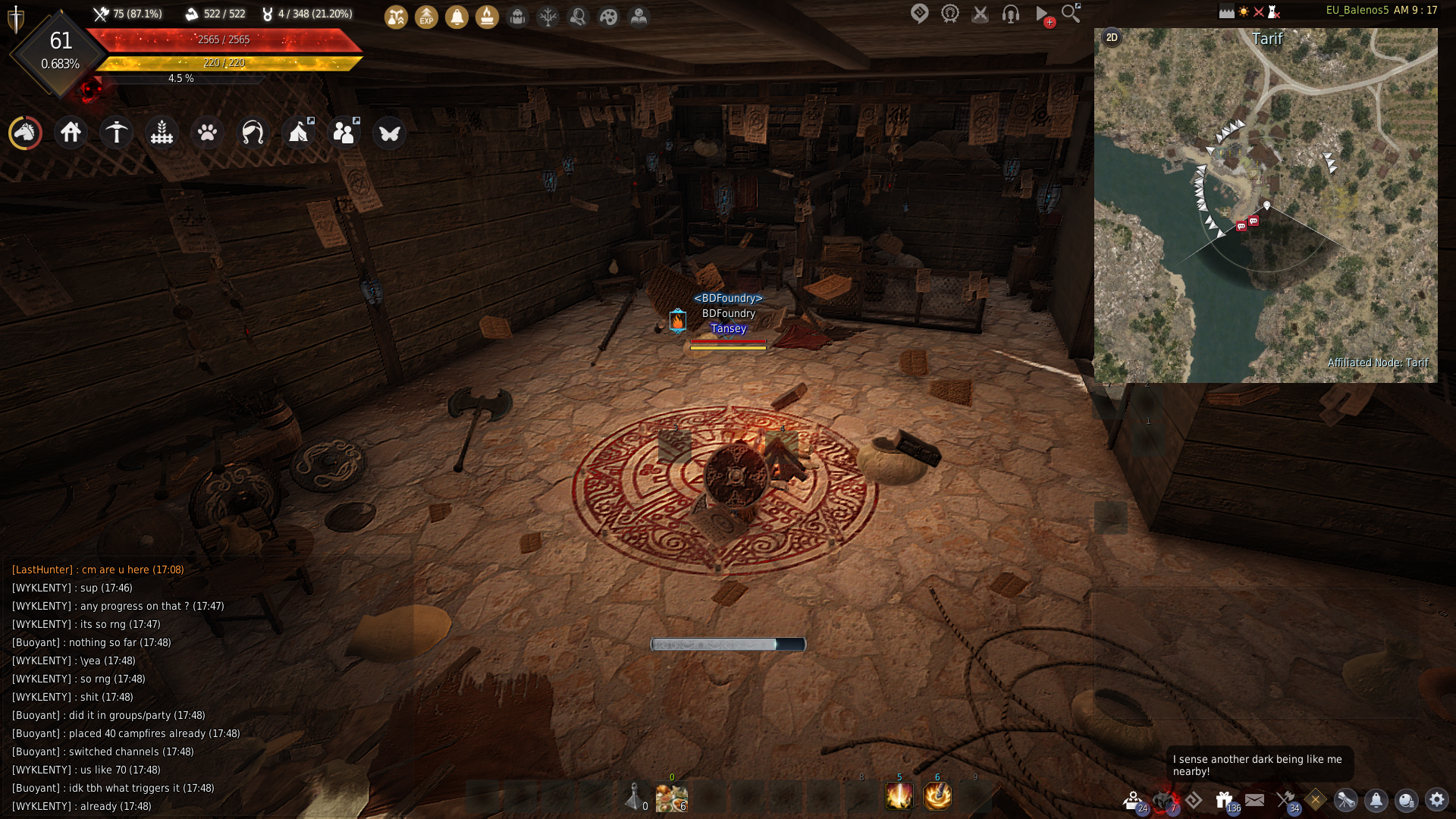1456x819 pixels.
Task: Use the food dish quickslot item
Action: click(x=671, y=798)
